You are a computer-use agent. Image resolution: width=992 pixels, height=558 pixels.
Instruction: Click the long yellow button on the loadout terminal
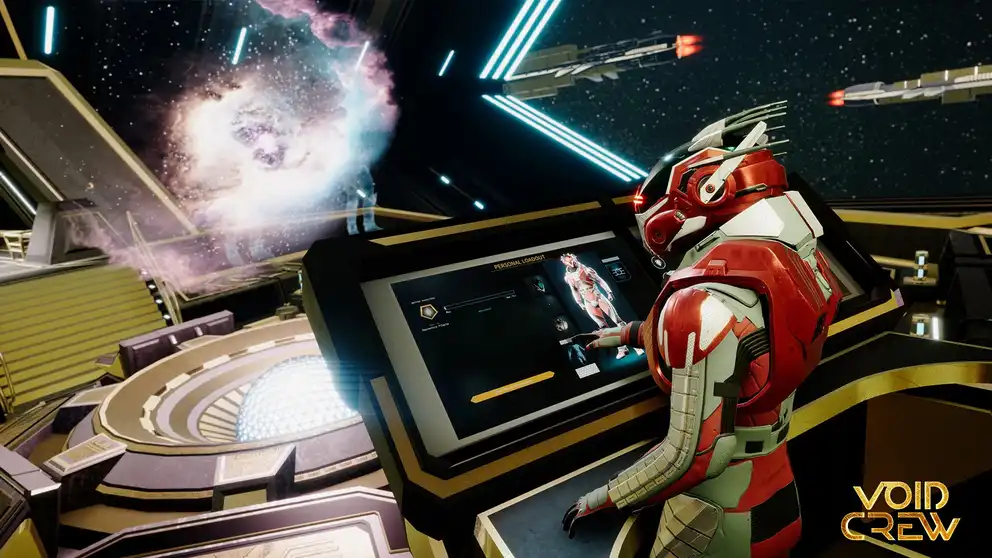click(512, 385)
